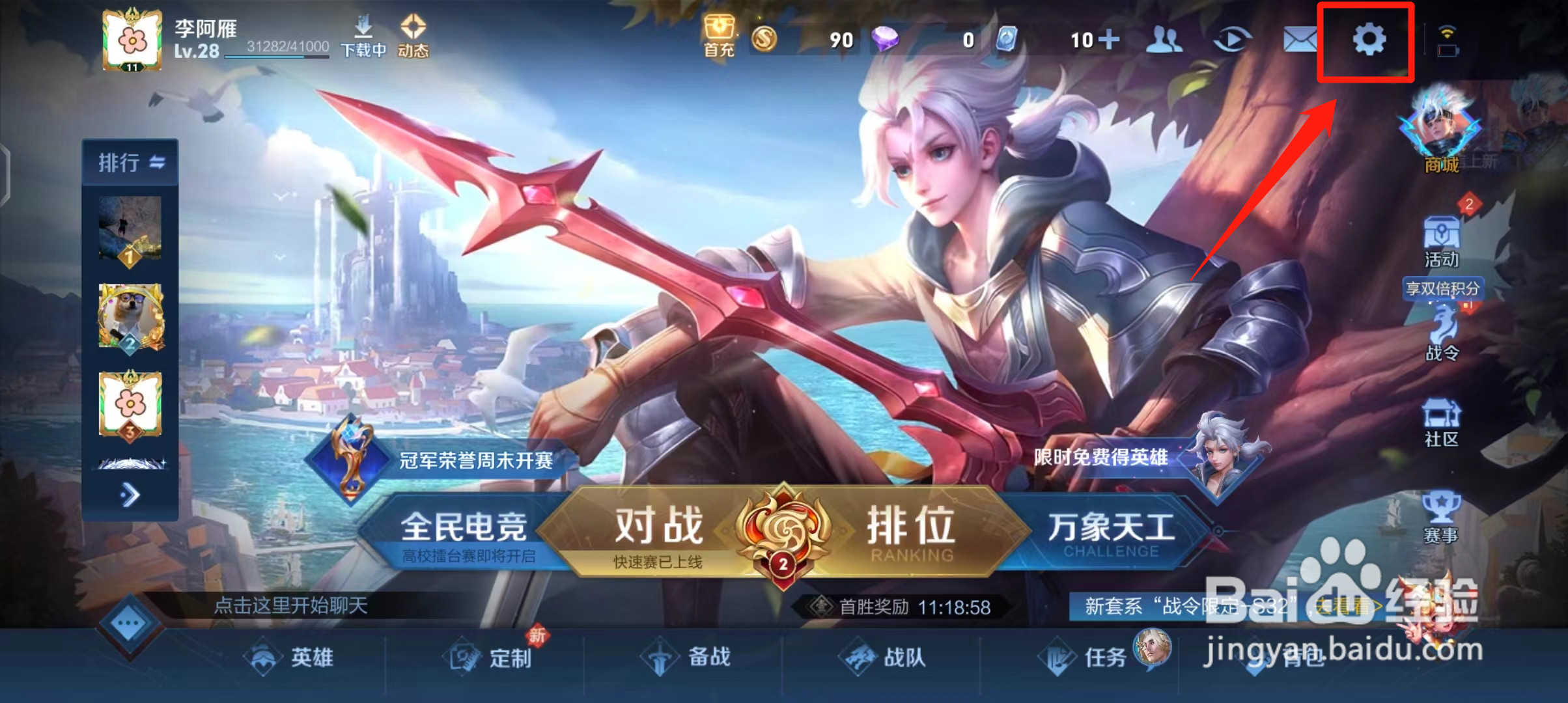Open the friends list icon

tap(1165, 40)
